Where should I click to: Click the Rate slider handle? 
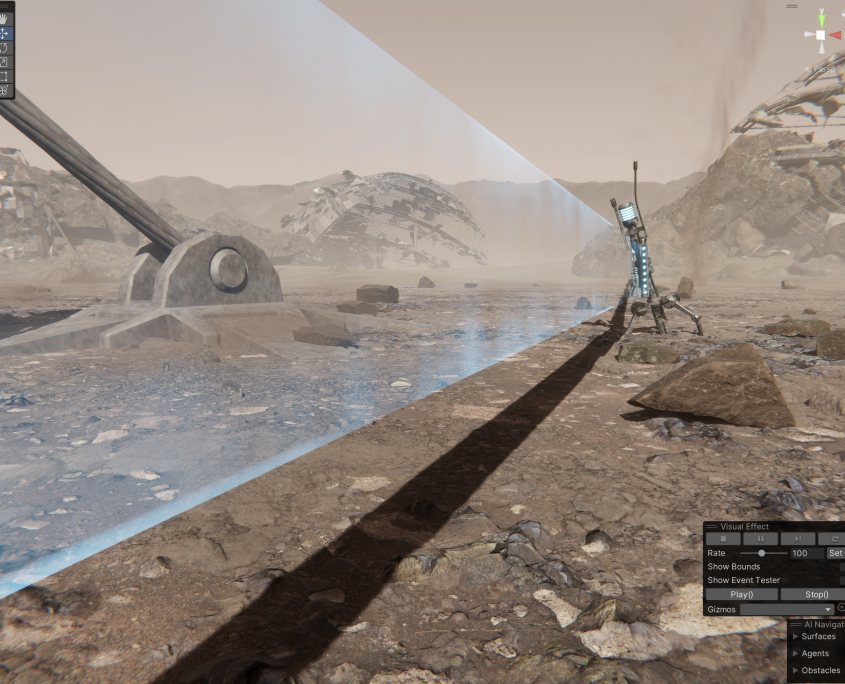tap(762, 553)
